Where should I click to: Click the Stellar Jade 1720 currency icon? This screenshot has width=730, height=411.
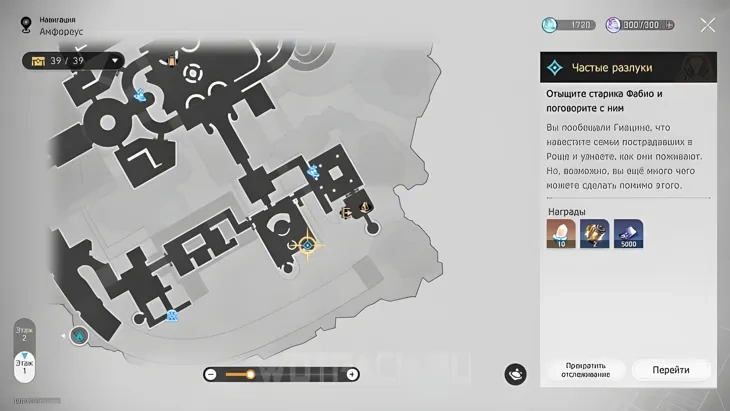point(549,25)
